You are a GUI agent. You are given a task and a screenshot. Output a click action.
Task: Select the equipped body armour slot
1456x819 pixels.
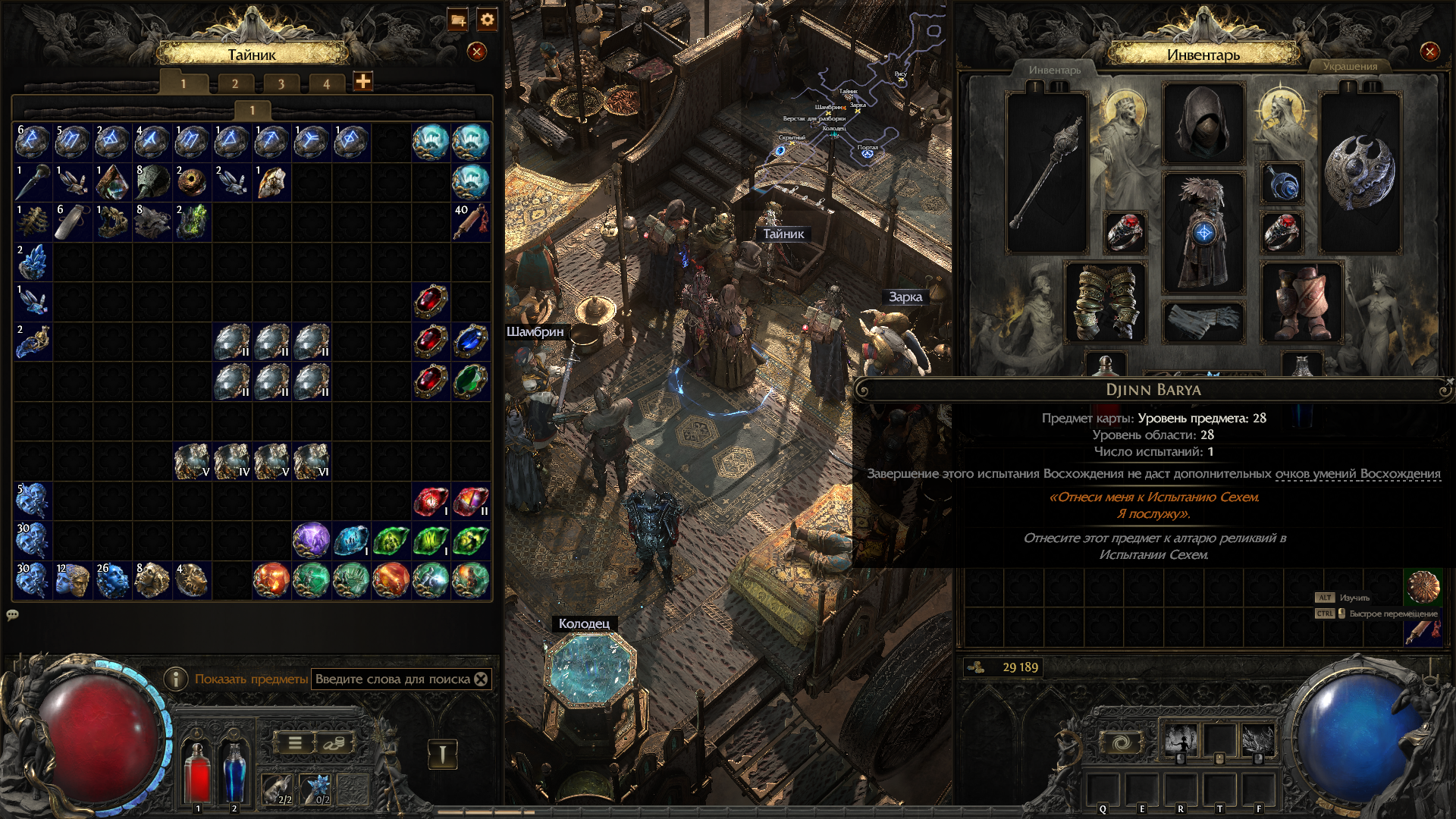1203,231
